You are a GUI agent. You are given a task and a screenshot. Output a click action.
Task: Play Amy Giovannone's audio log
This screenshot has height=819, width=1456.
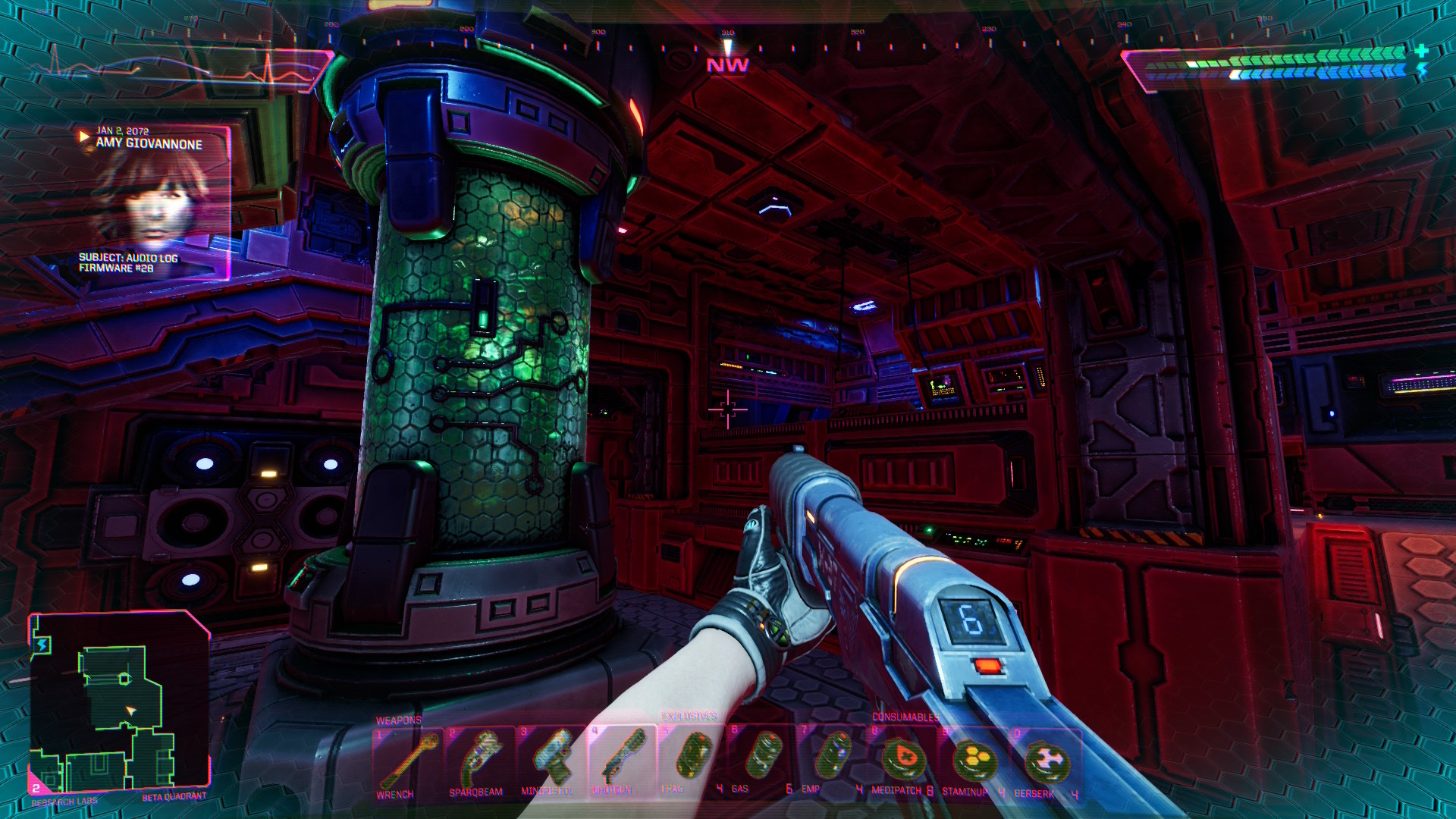click(84, 137)
